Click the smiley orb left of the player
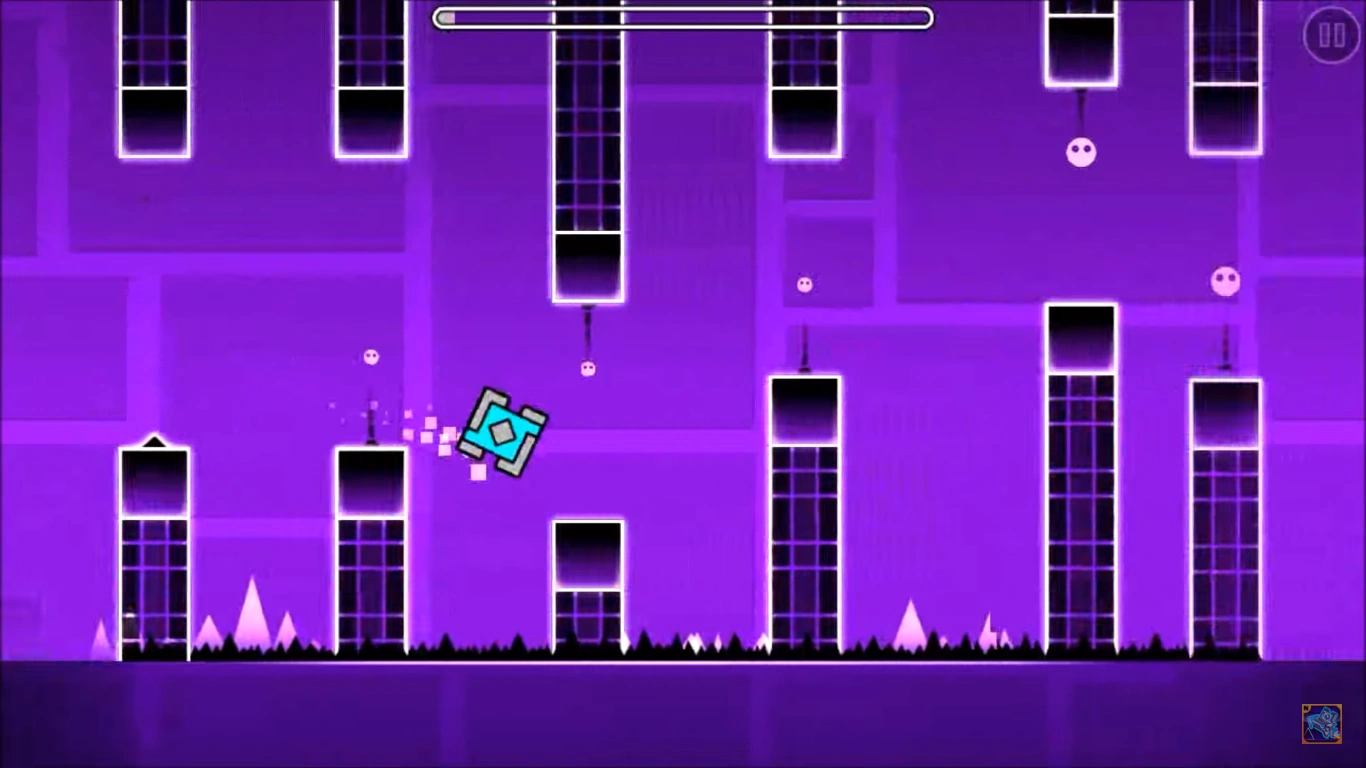The width and height of the screenshot is (1366, 768). pyautogui.click(x=373, y=357)
